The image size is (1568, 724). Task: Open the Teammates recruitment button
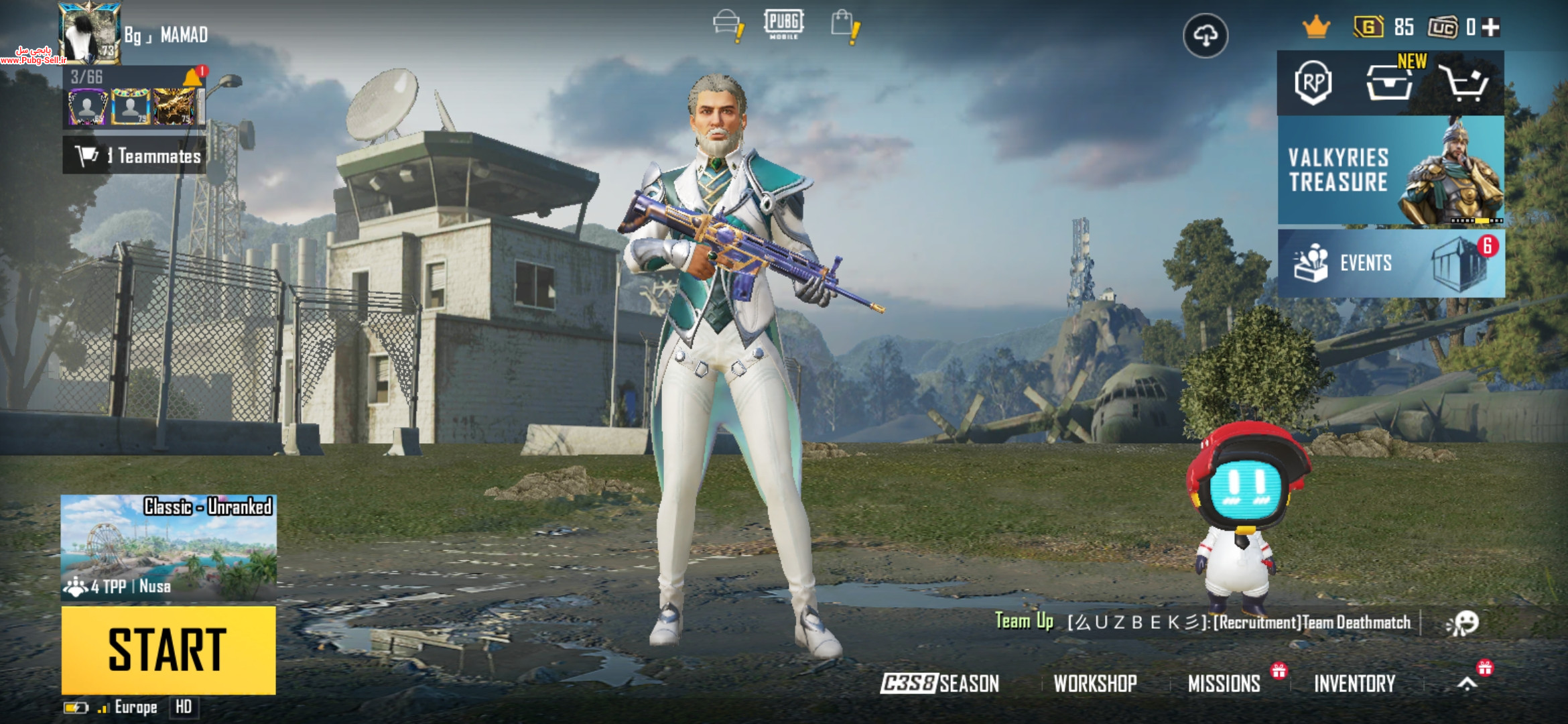pyautogui.click(x=135, y=156)
